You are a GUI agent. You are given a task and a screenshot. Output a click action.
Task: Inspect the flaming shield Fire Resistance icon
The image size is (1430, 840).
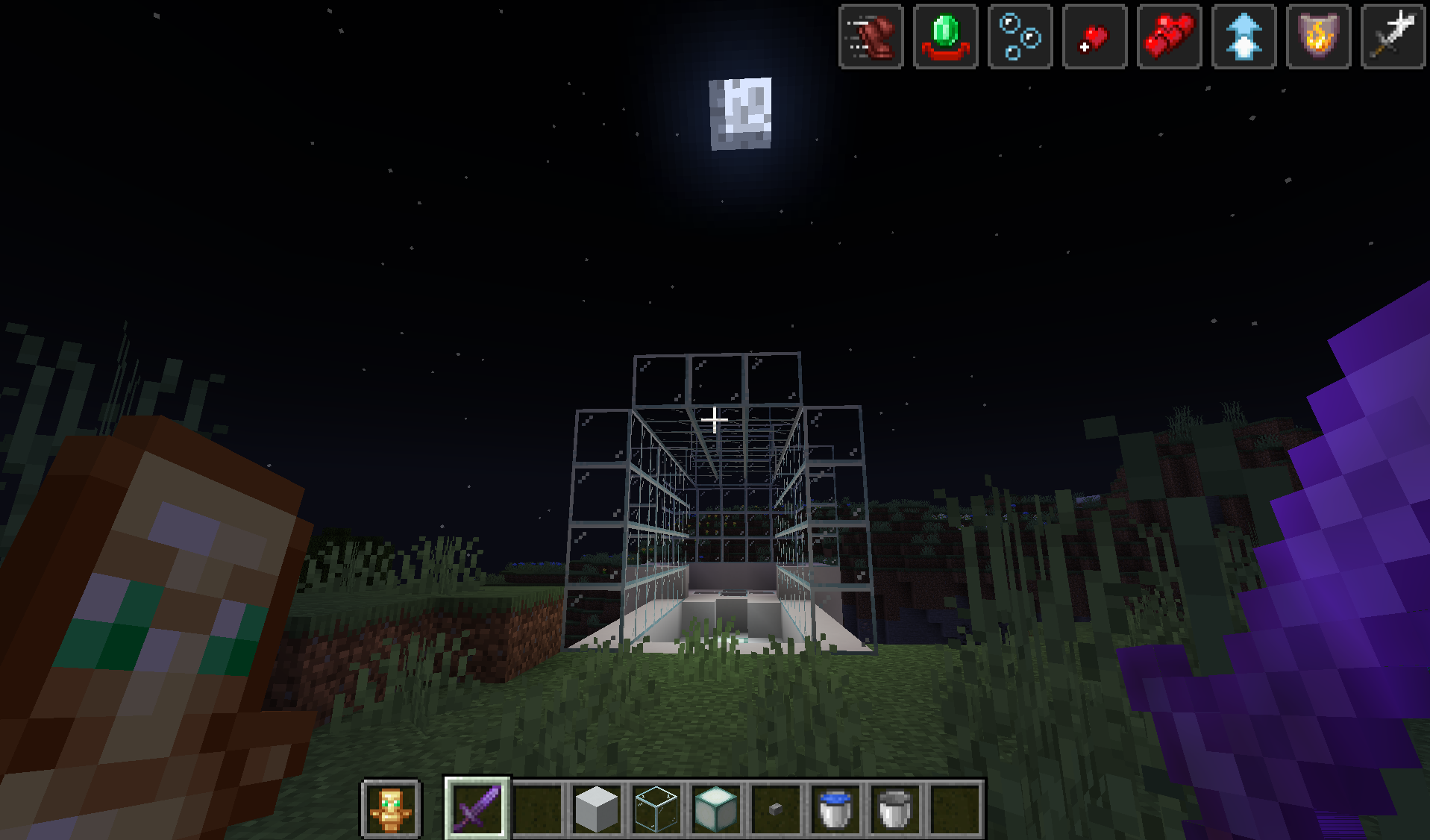point(1319,37)
